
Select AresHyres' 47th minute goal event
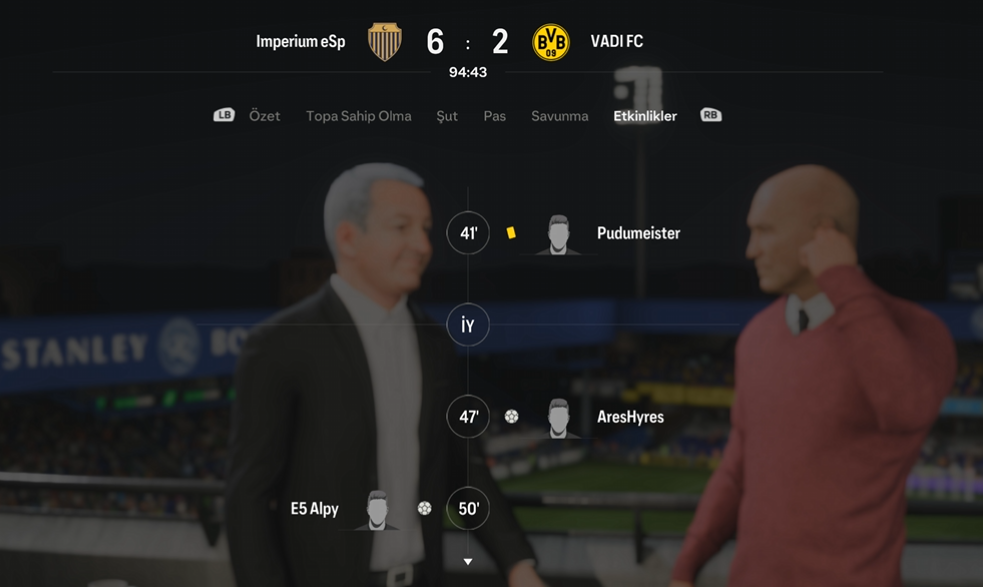[630, 417]
